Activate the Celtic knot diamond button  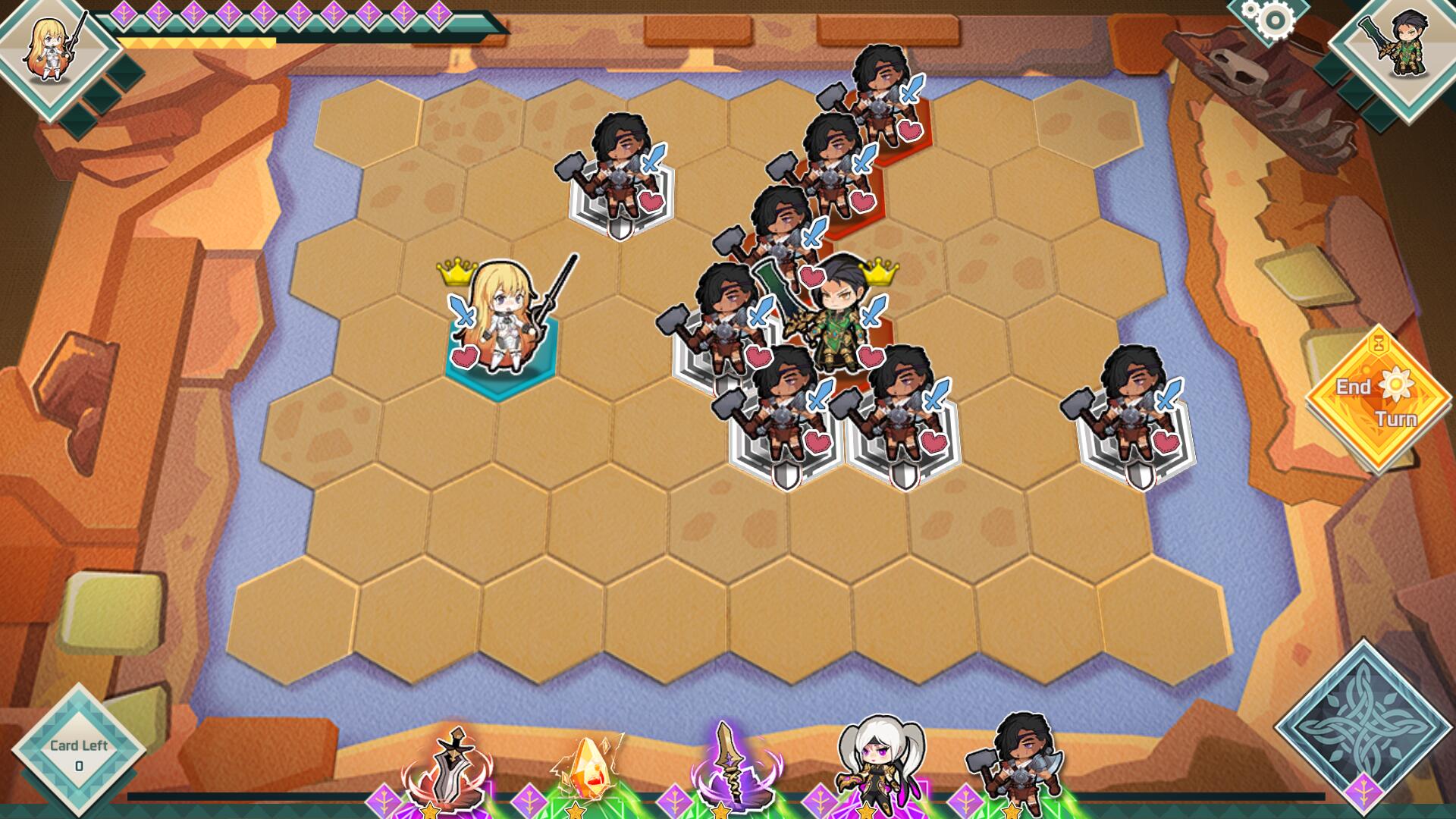coord(1363,724)
